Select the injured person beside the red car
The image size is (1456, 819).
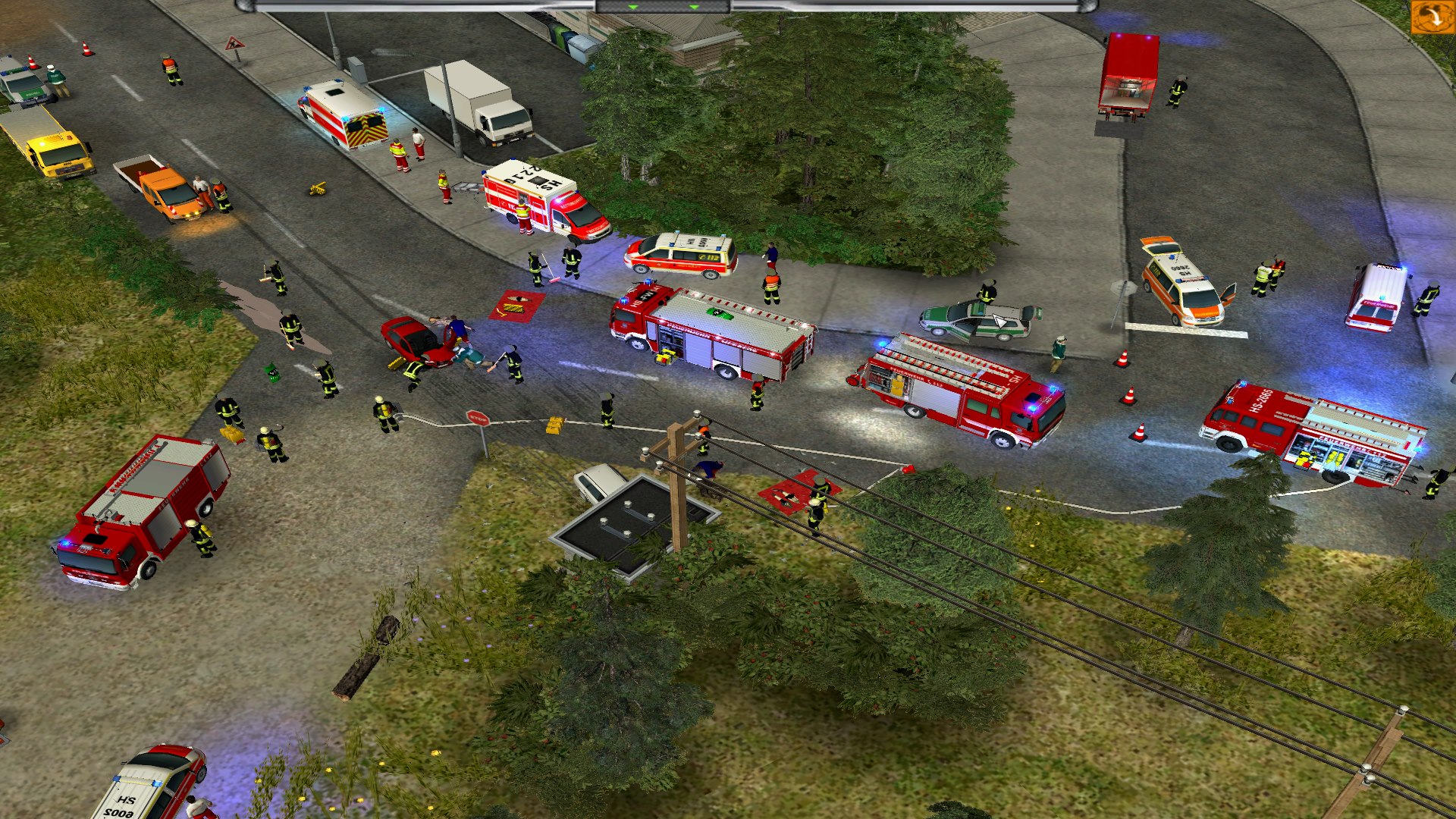tap(470, 356)
